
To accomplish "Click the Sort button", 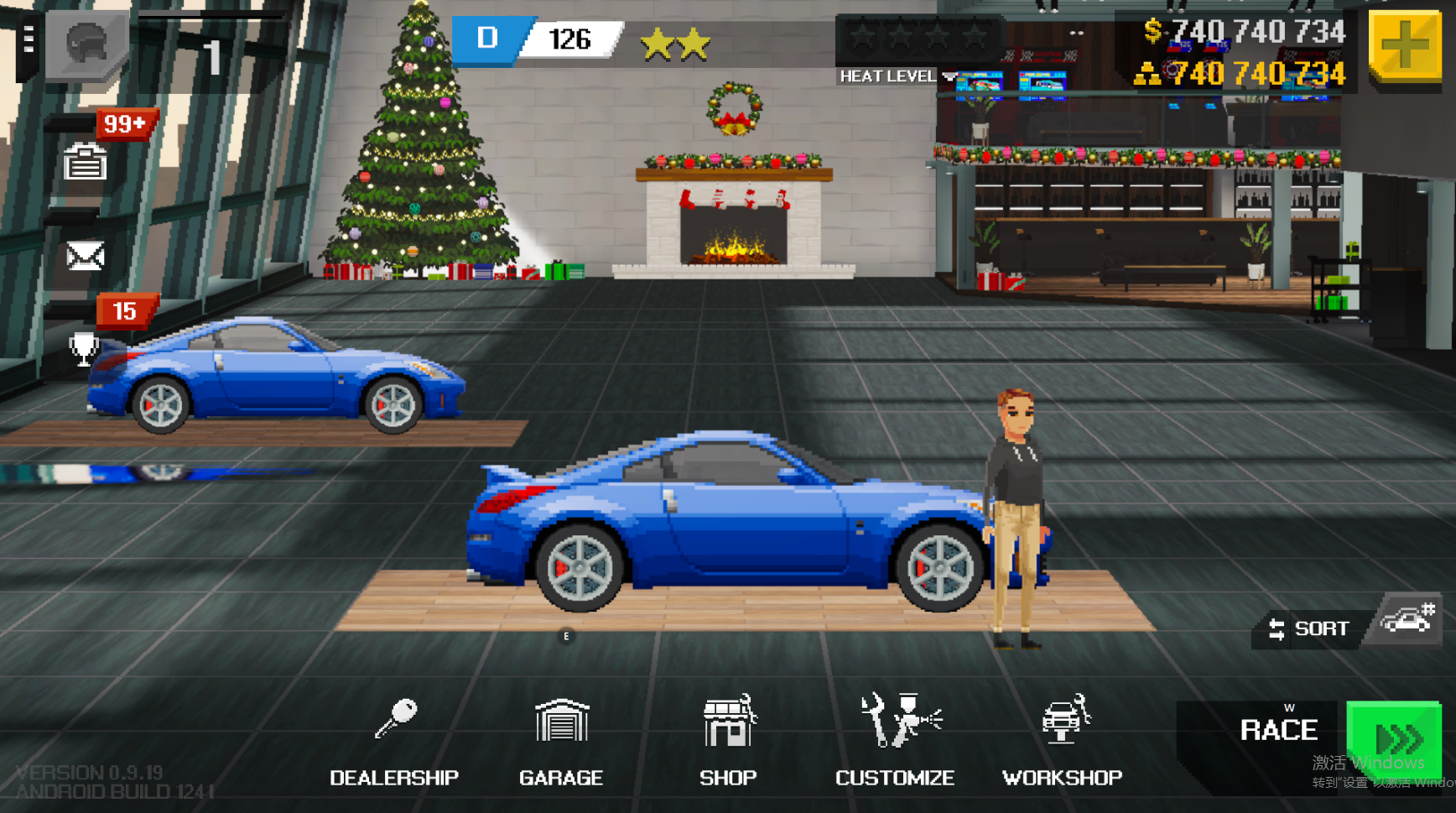I will coord(1310,628).
